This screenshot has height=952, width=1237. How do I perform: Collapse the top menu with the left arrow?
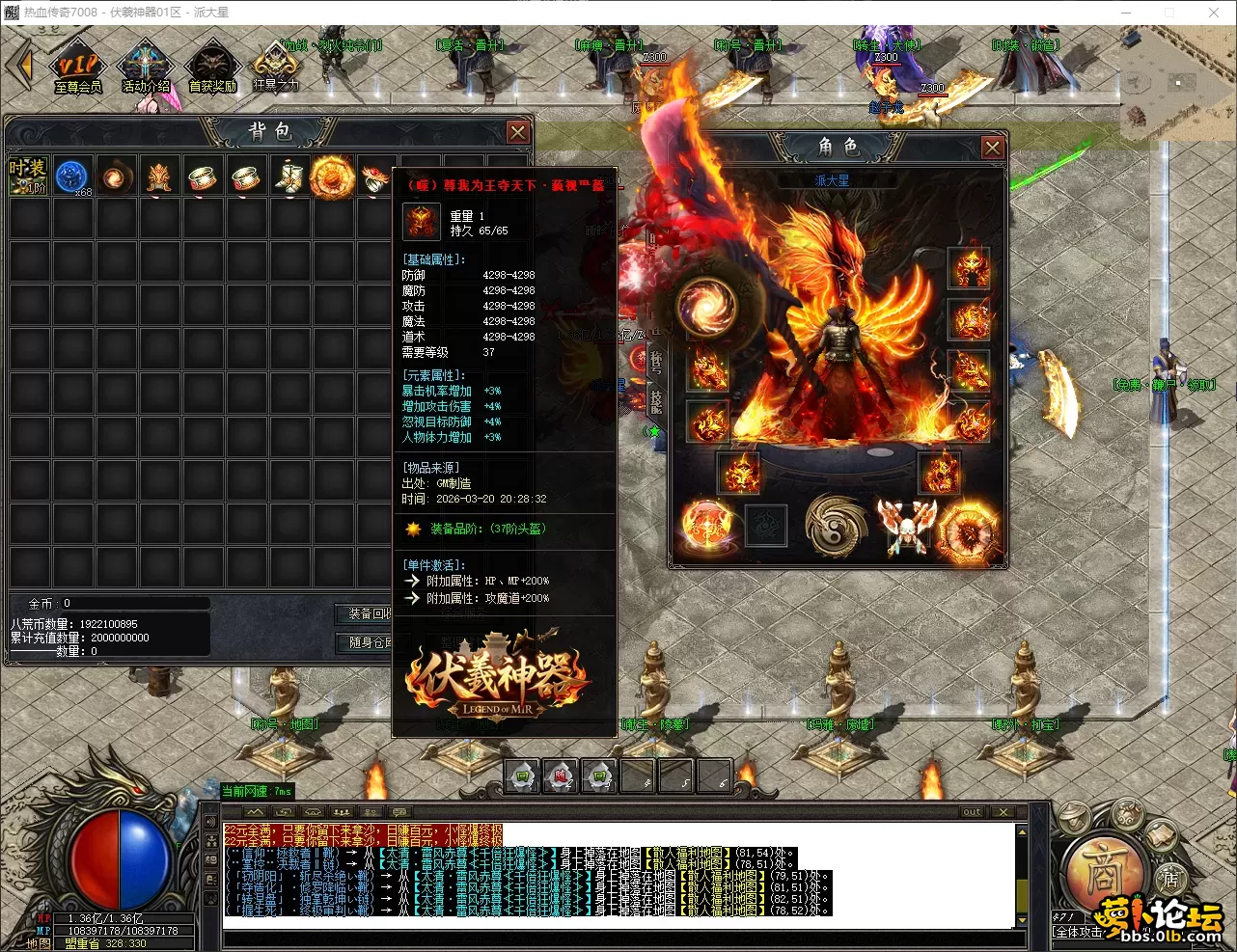(x=19, y=66)
